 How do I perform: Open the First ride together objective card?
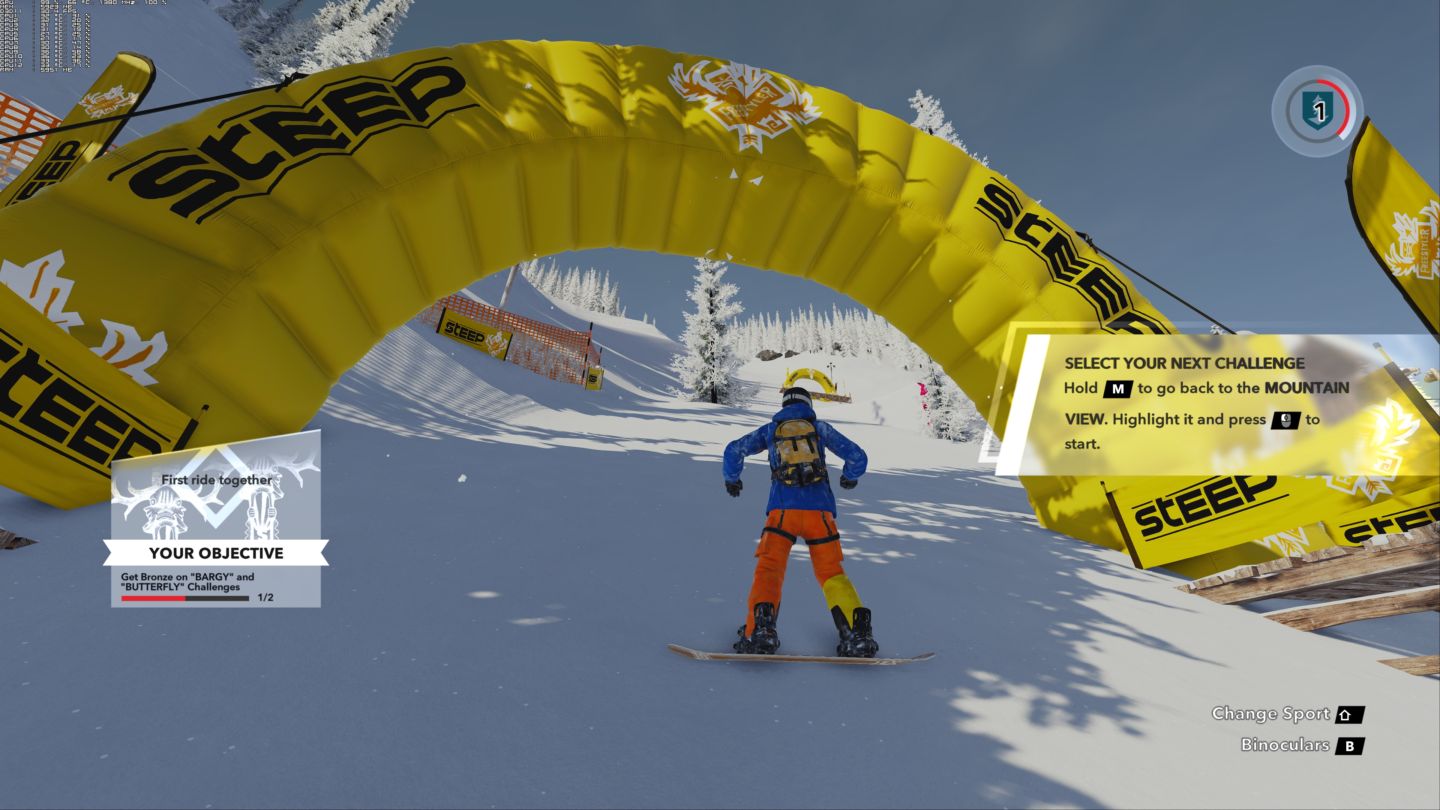[217, 478]
